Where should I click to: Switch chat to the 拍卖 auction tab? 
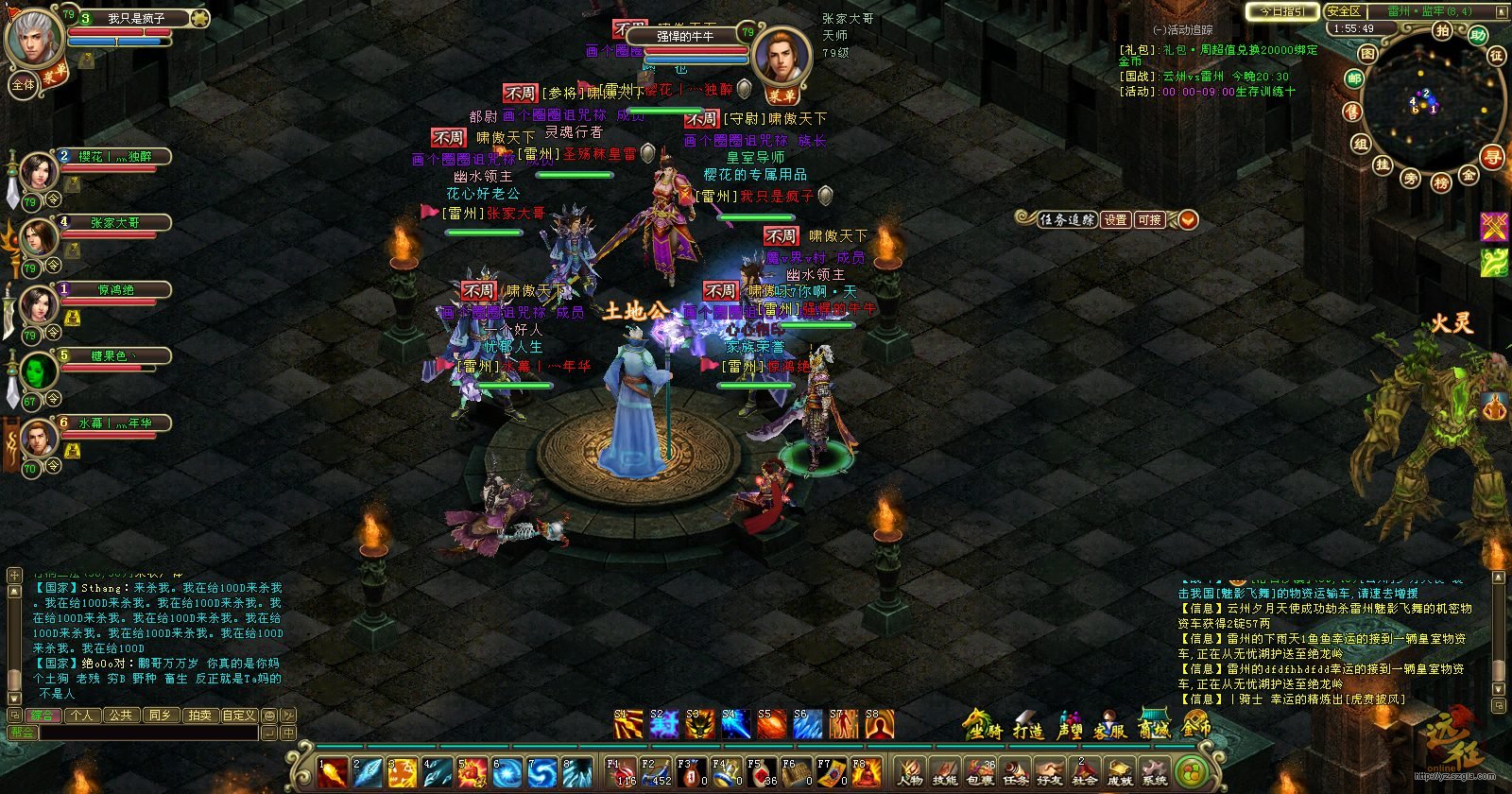tap(198, 716)
